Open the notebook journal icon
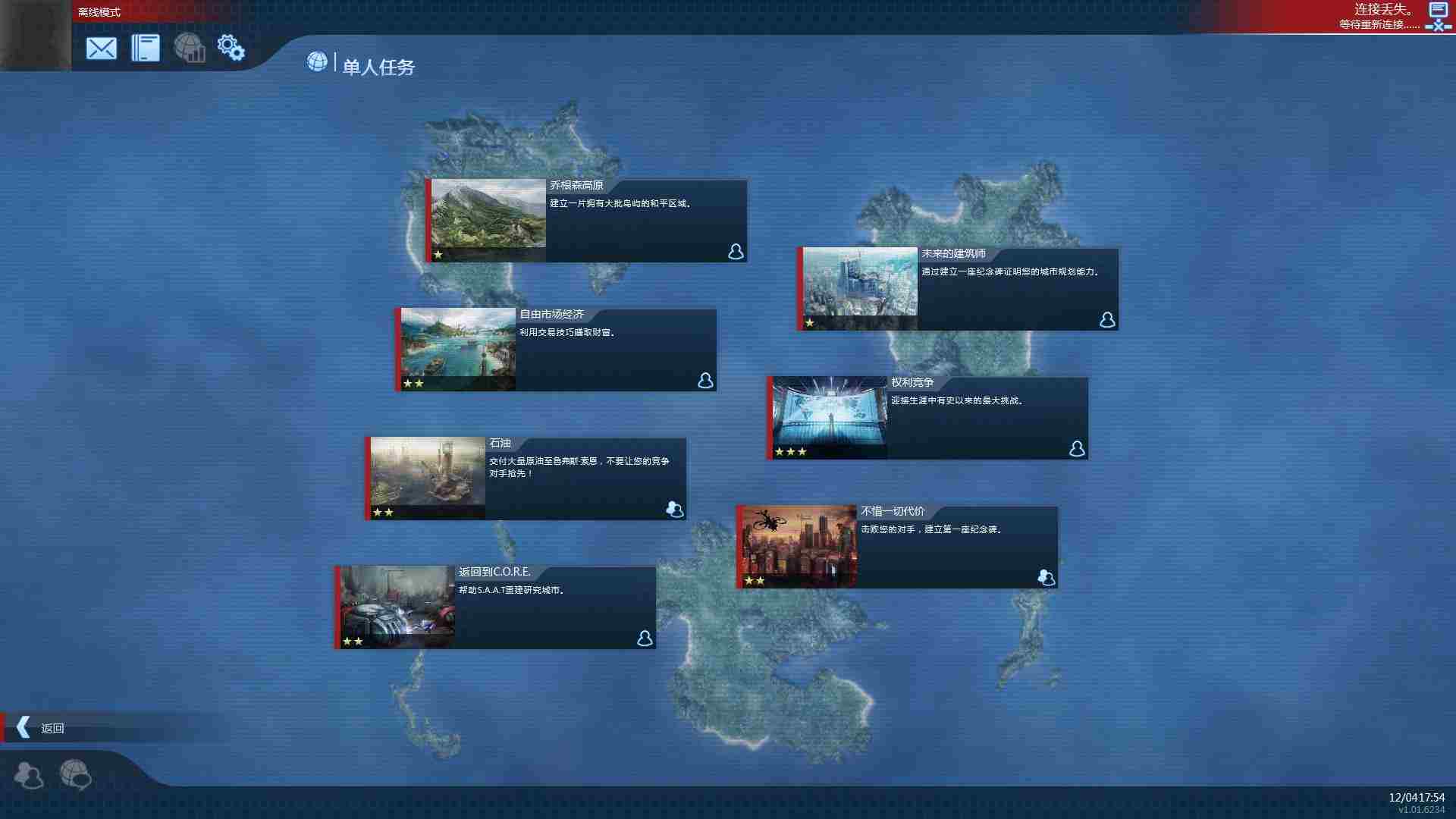 [x=145, y=49]
